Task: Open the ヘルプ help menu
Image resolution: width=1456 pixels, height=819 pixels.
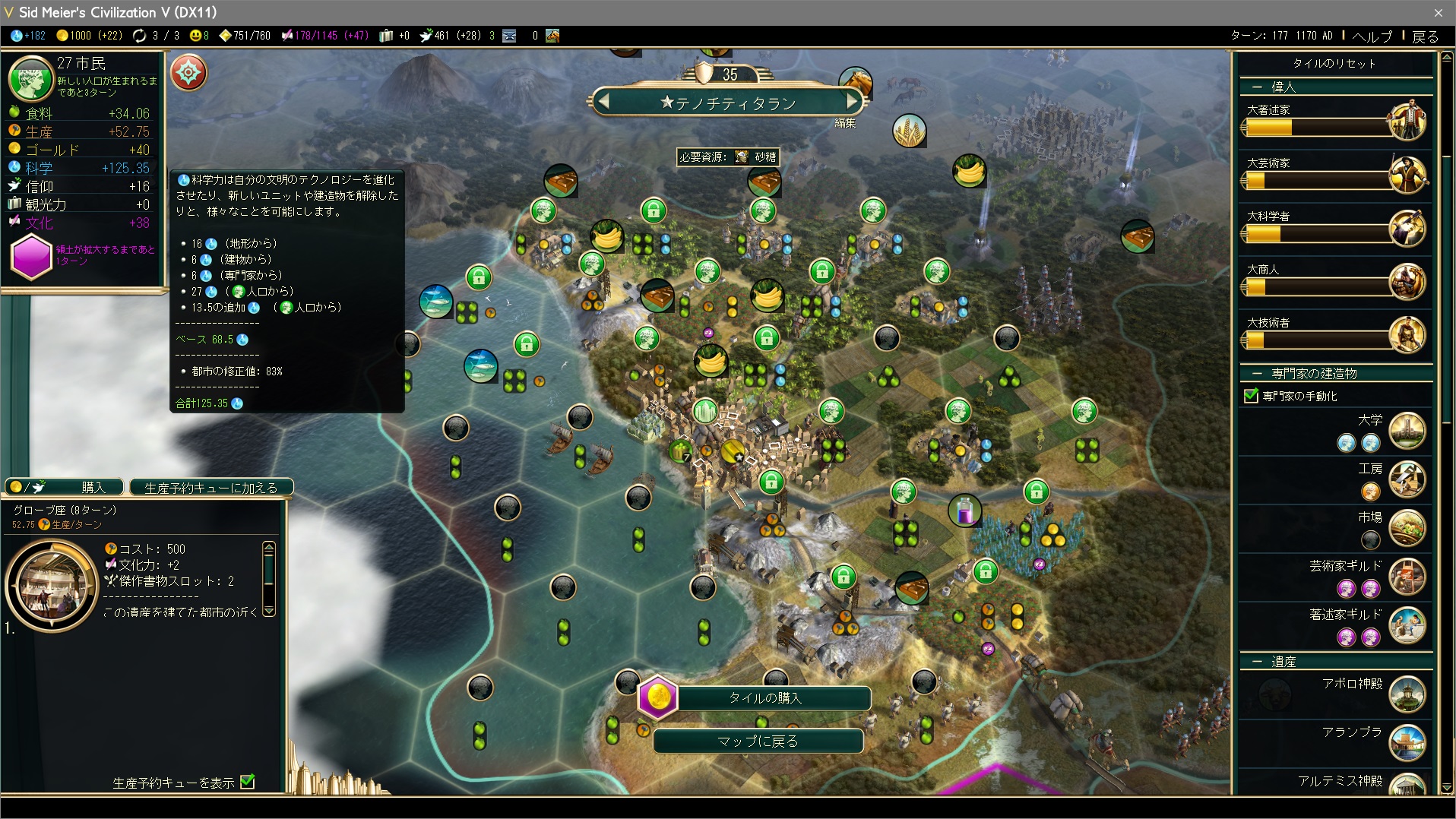Action: tap(1372, 36)
